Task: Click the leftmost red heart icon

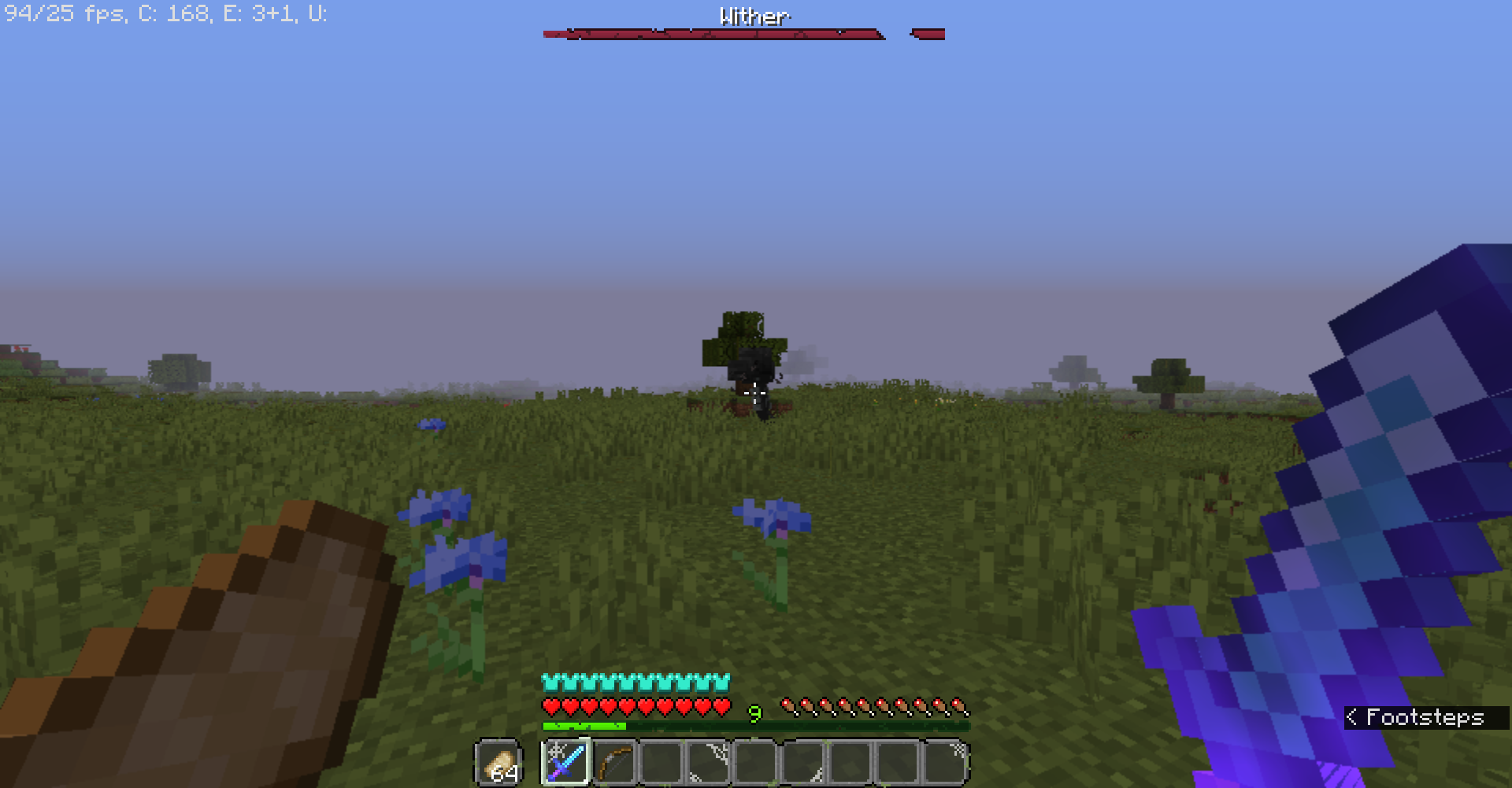Action: pyautogui.click(x=551, y=706)
